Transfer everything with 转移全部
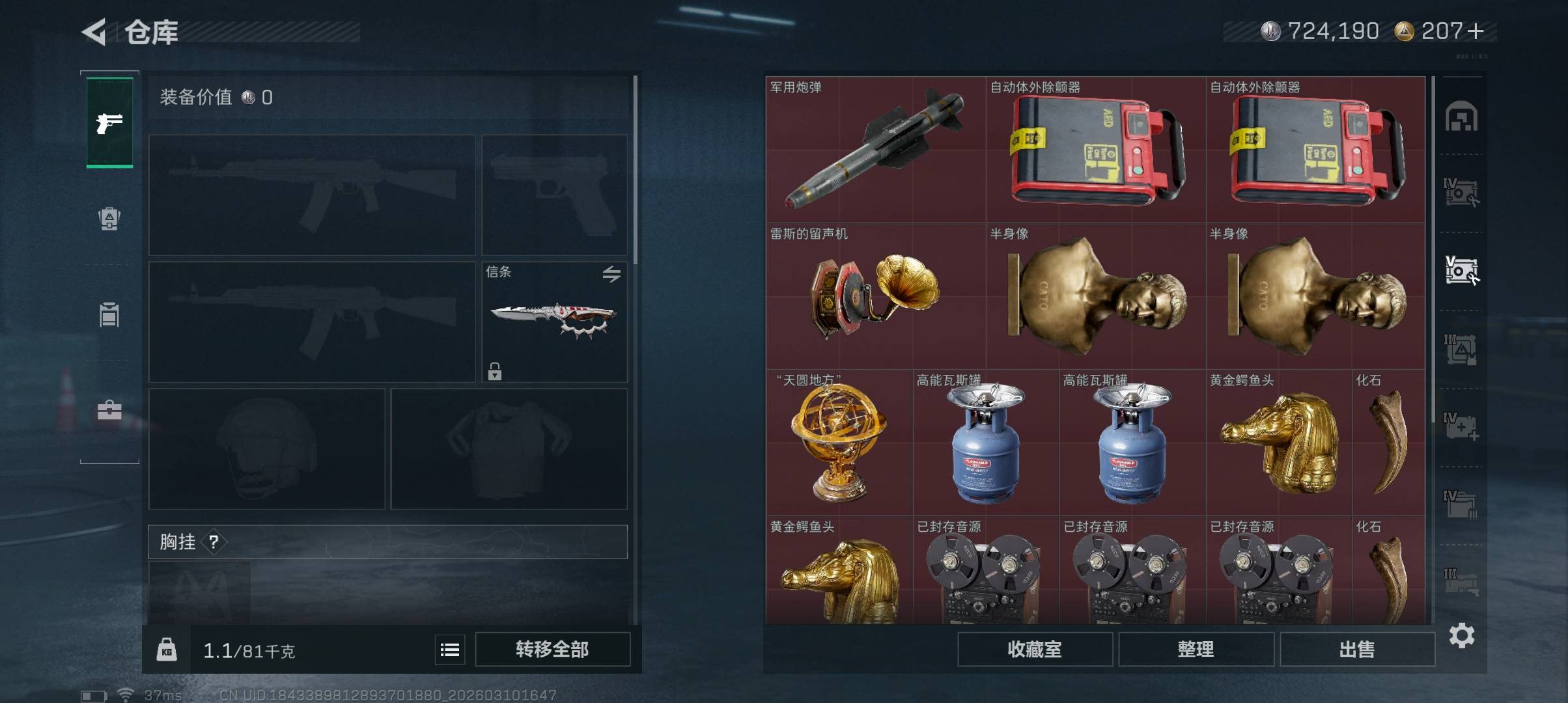 click(x=552, y=650)
